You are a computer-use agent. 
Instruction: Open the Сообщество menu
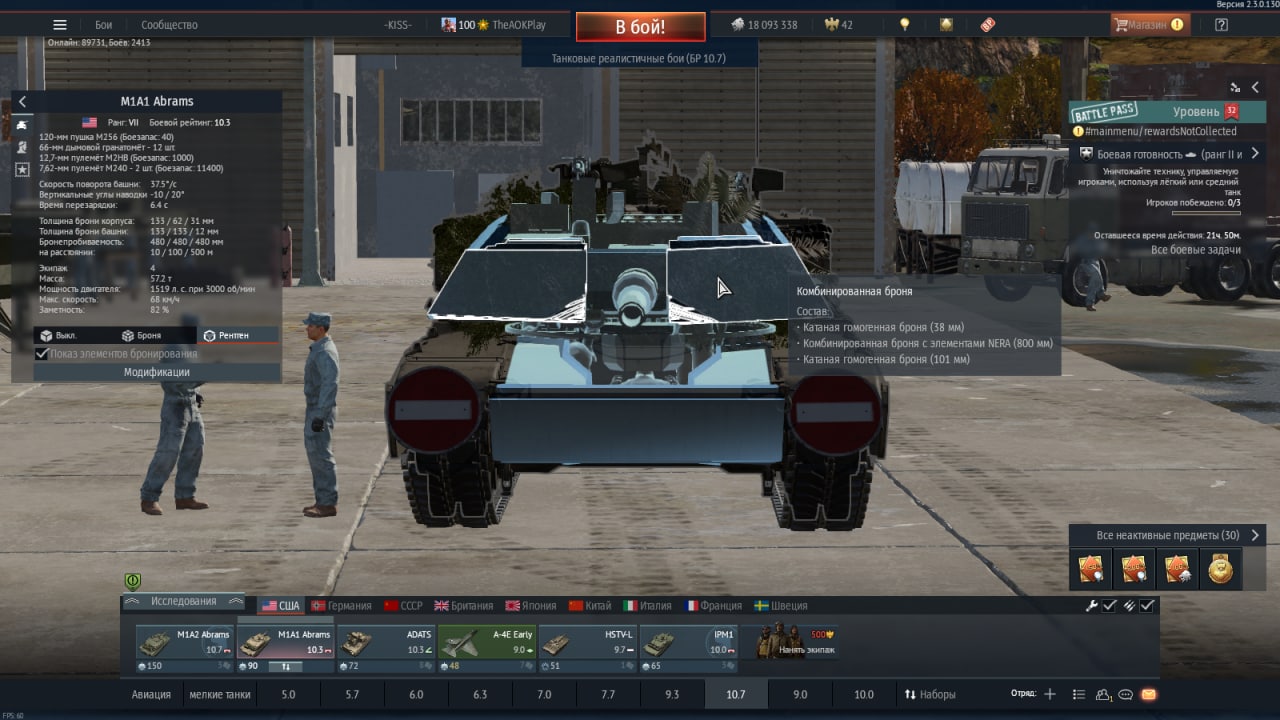(169, 25)
